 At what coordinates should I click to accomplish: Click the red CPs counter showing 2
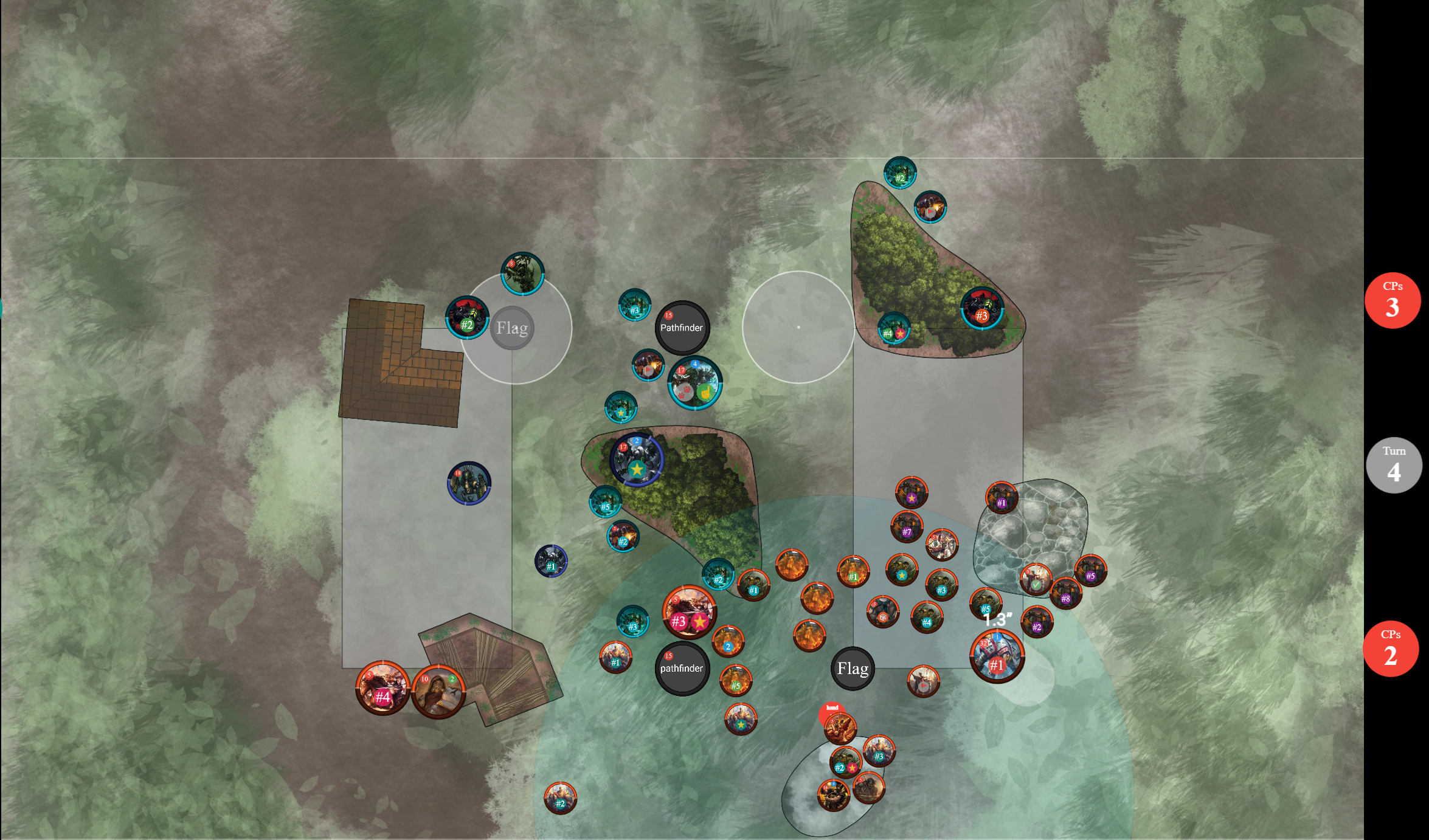click(x=1390, y=649)
